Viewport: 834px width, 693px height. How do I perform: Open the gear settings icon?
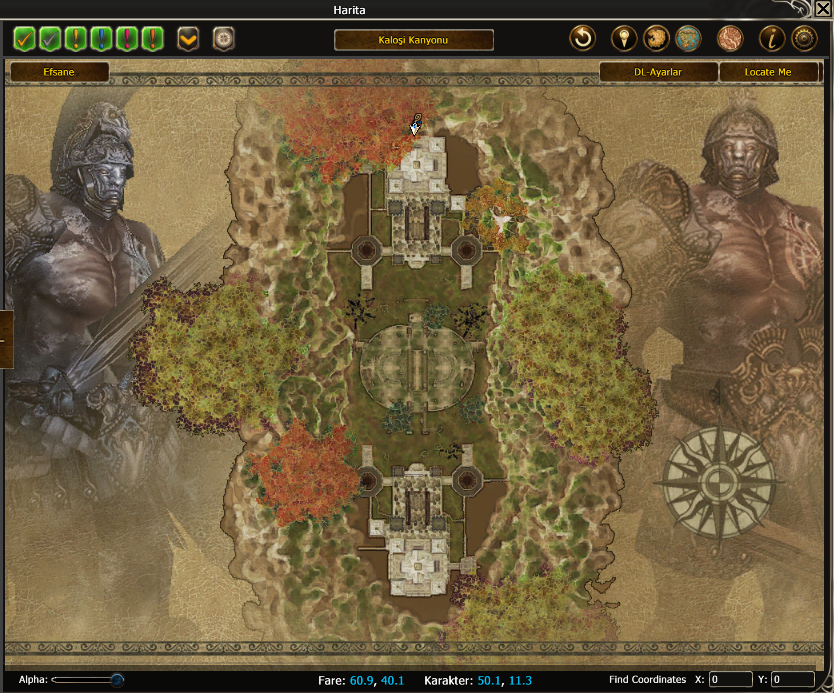[804, 39]
